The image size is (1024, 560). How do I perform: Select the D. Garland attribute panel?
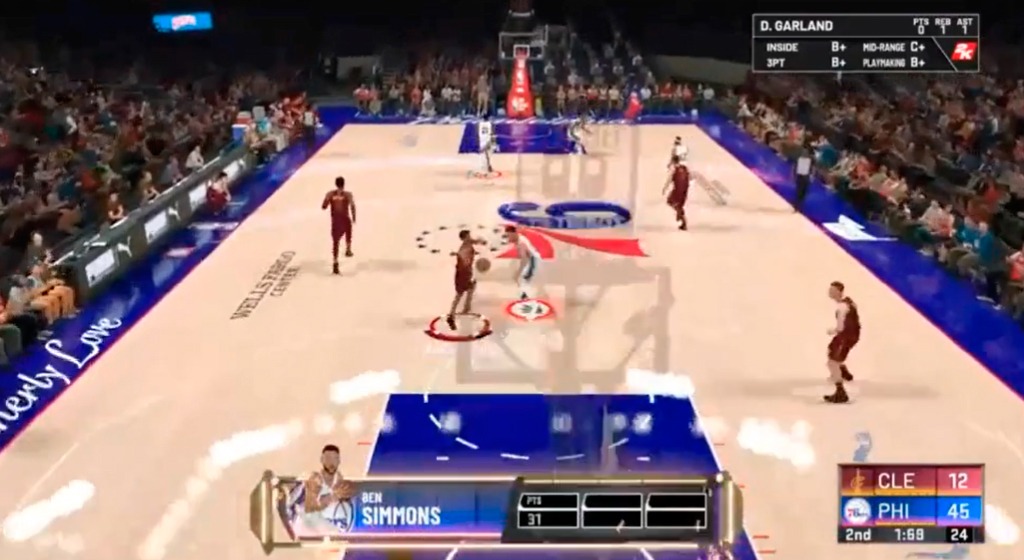click(865, 43)
